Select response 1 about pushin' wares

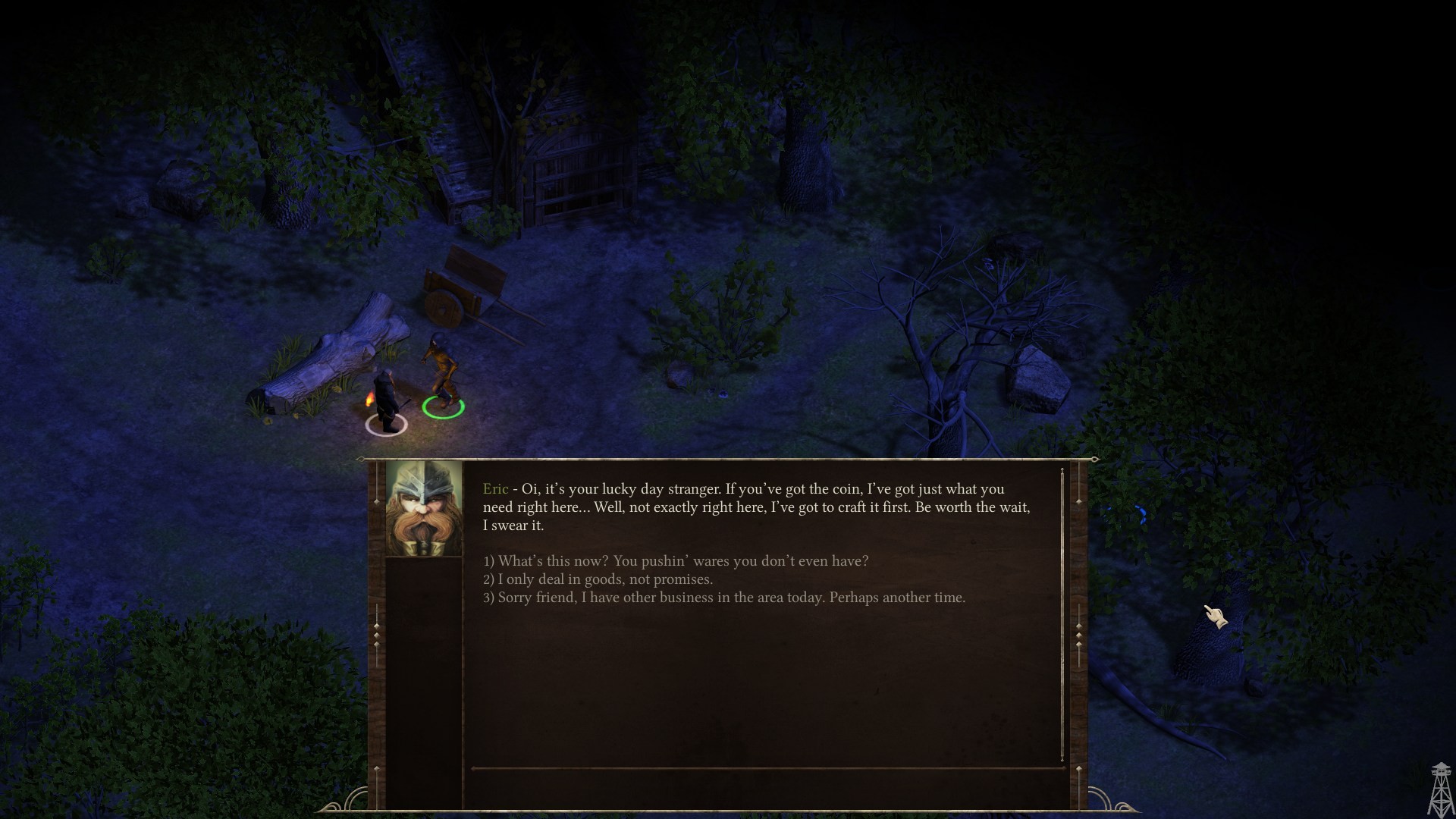click(676, 561)
